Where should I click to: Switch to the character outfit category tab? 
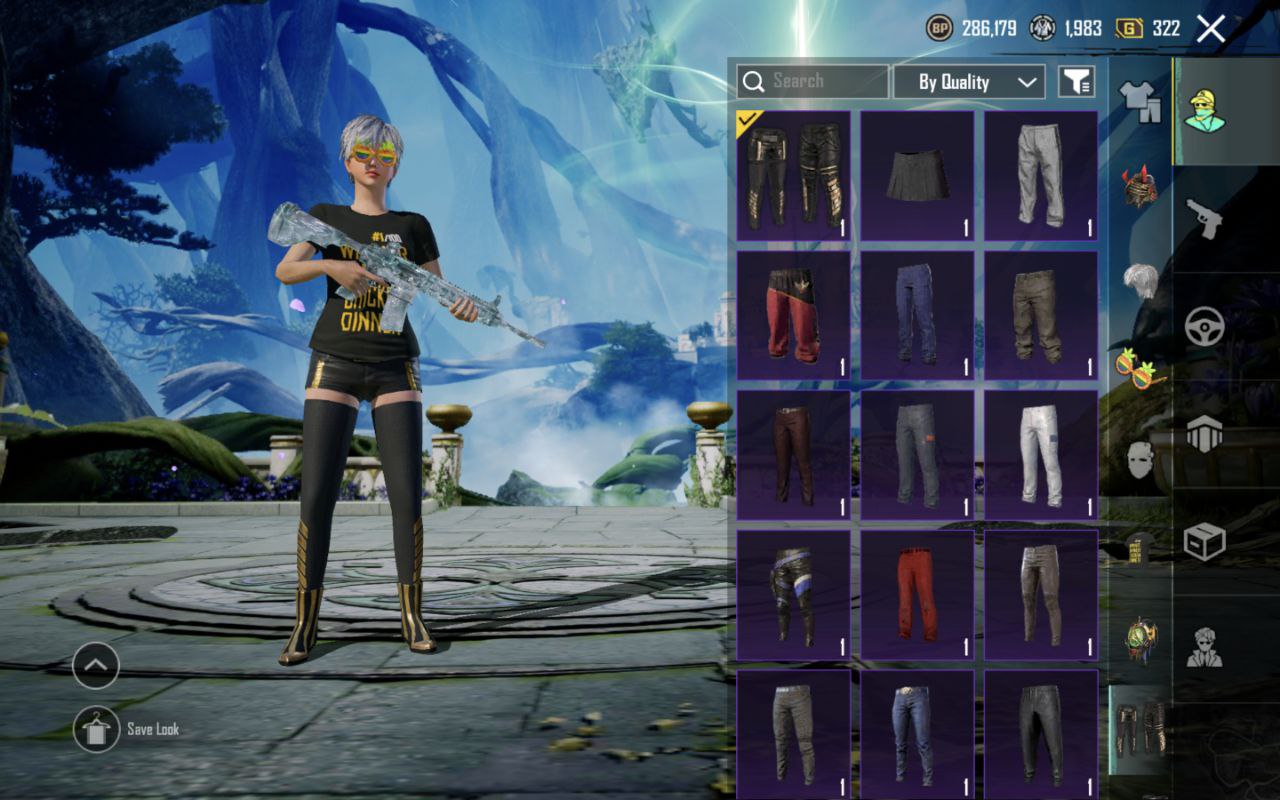pos(1204,110)
